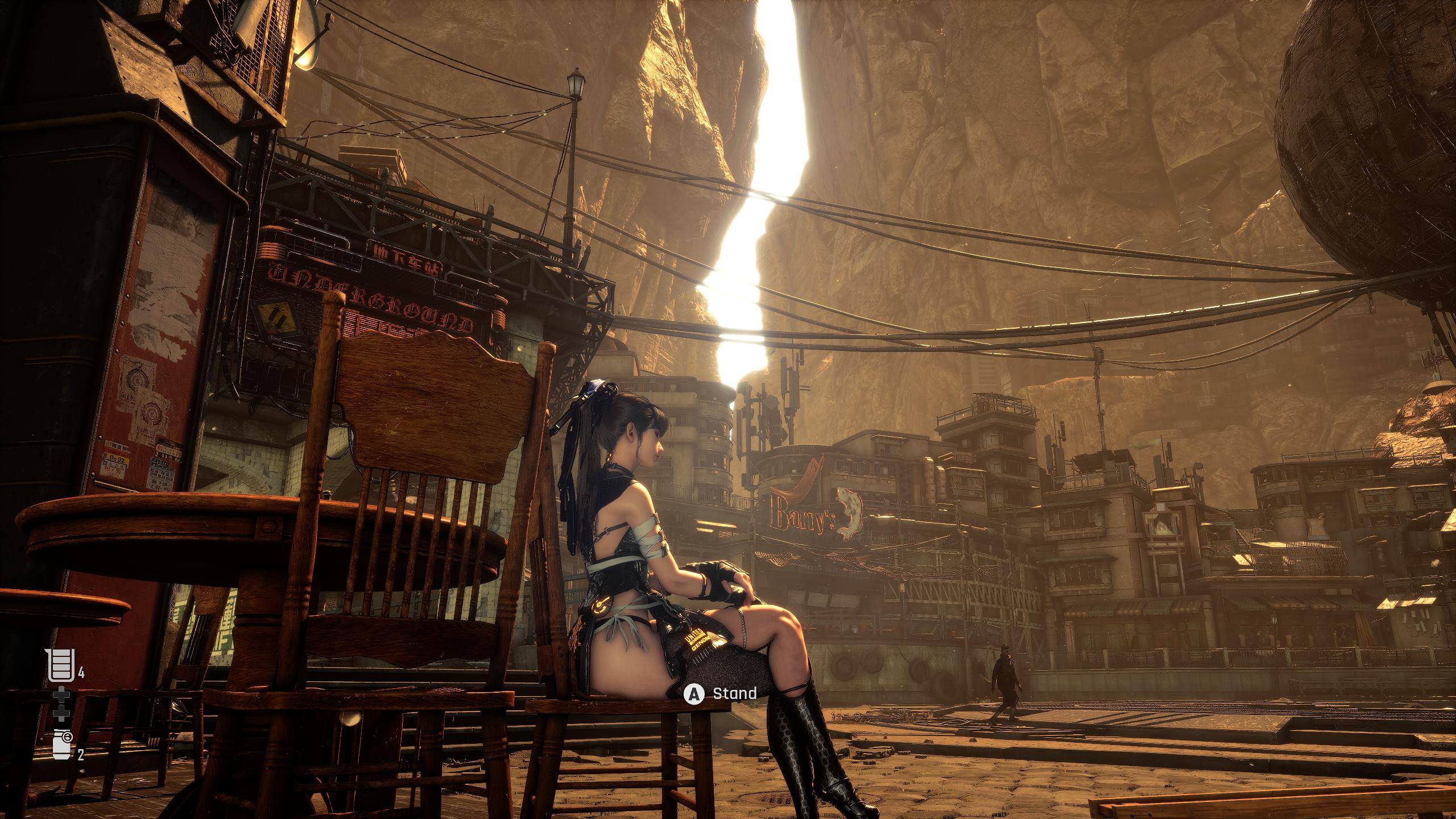Use the grenade canister consumable item
The width and height of the screenshot is (1456, 819).
[61, 746]
